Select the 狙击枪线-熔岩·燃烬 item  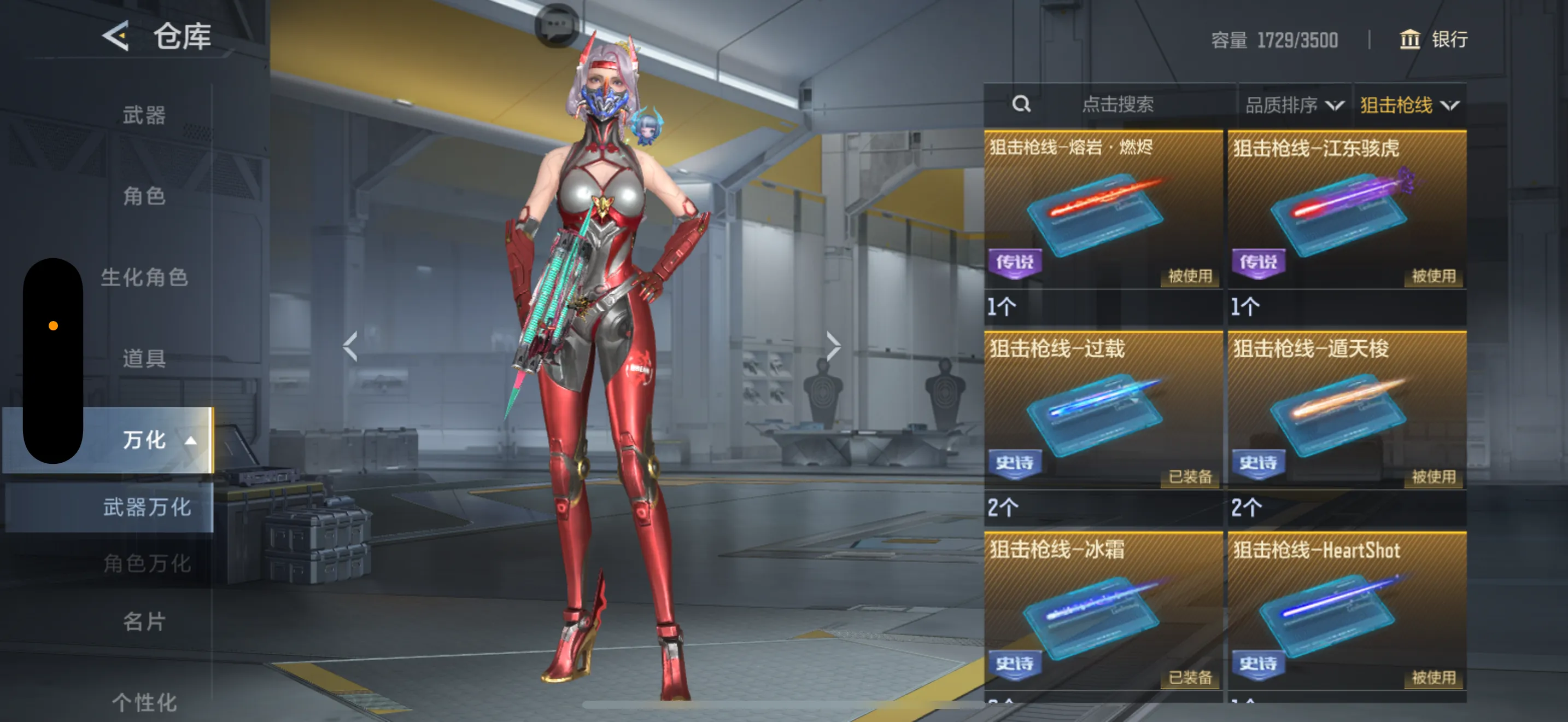(x=1102, y=210)
